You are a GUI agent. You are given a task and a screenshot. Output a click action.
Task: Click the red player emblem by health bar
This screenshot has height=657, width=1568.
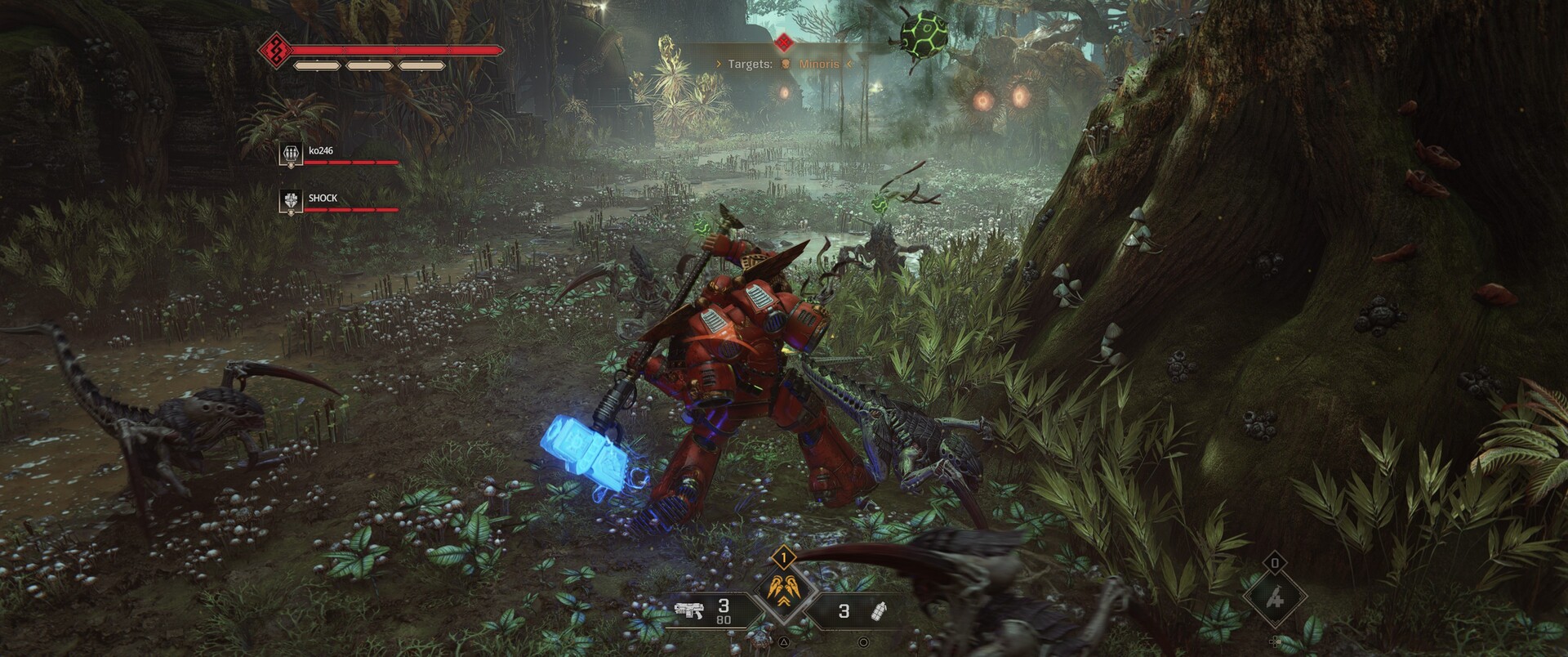(x=275, y=51)
